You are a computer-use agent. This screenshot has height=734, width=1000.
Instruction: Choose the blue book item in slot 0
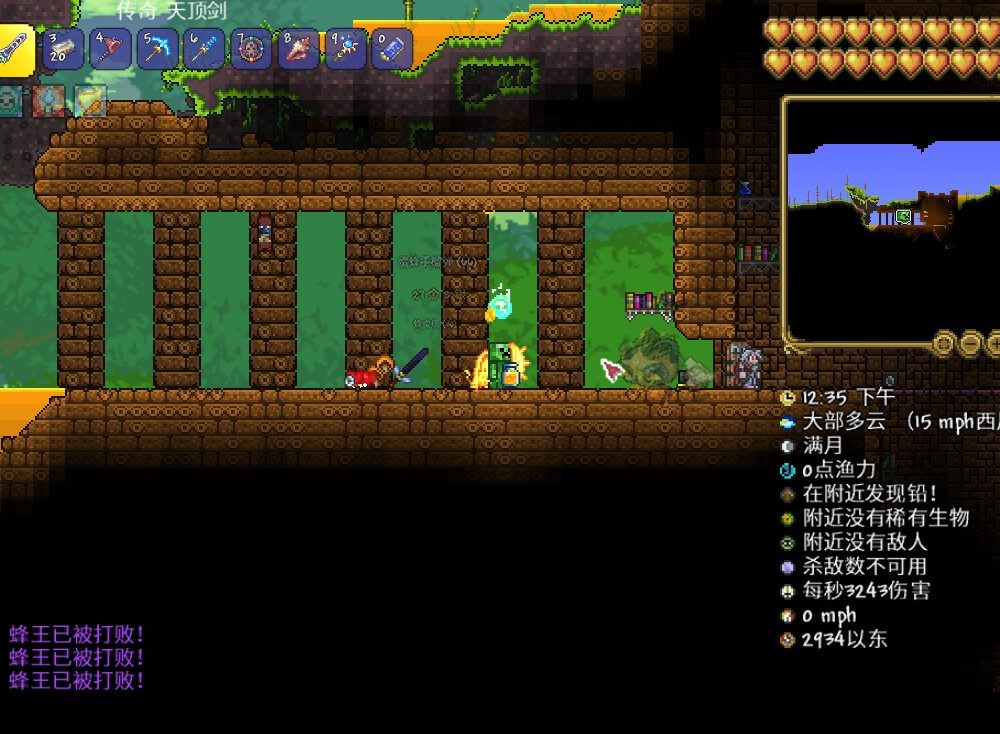pyautogui.click(x=392, y=49)
